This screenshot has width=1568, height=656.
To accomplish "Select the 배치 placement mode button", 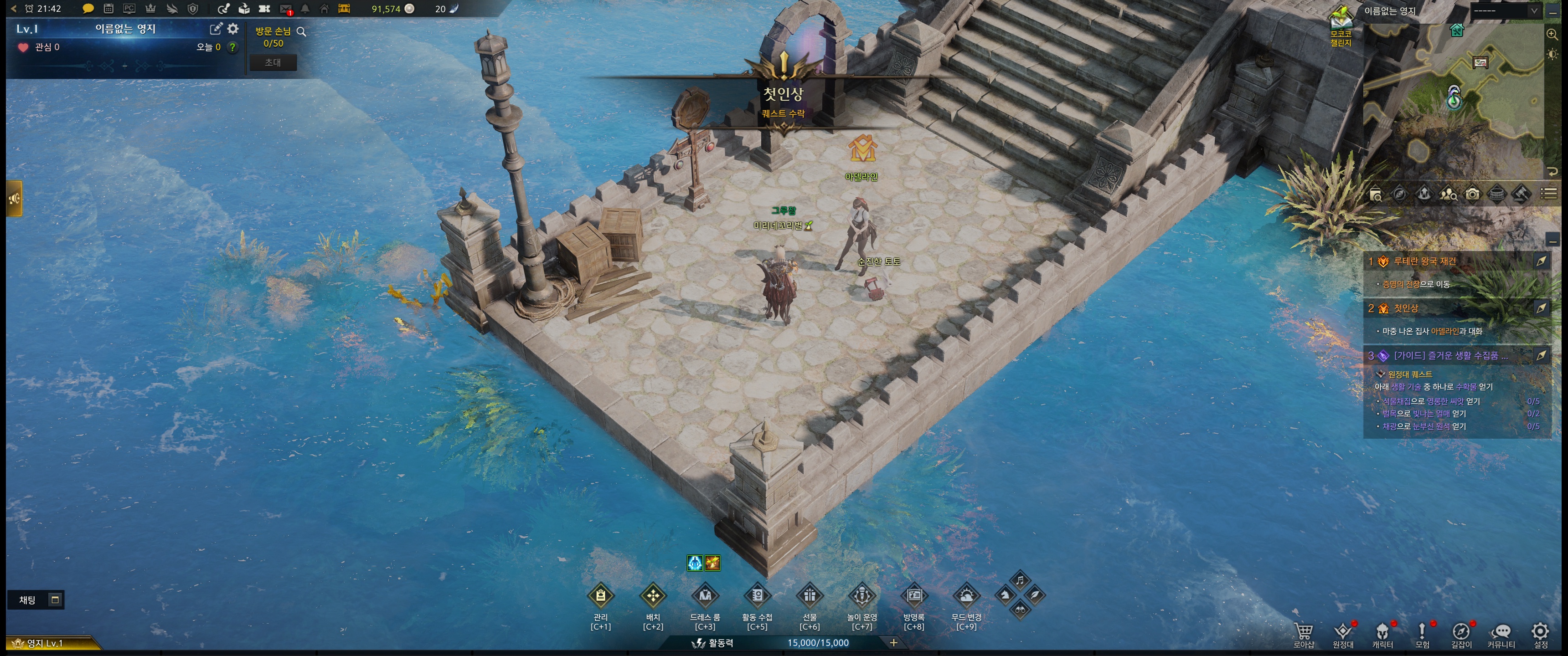I will tap(653, 596).
